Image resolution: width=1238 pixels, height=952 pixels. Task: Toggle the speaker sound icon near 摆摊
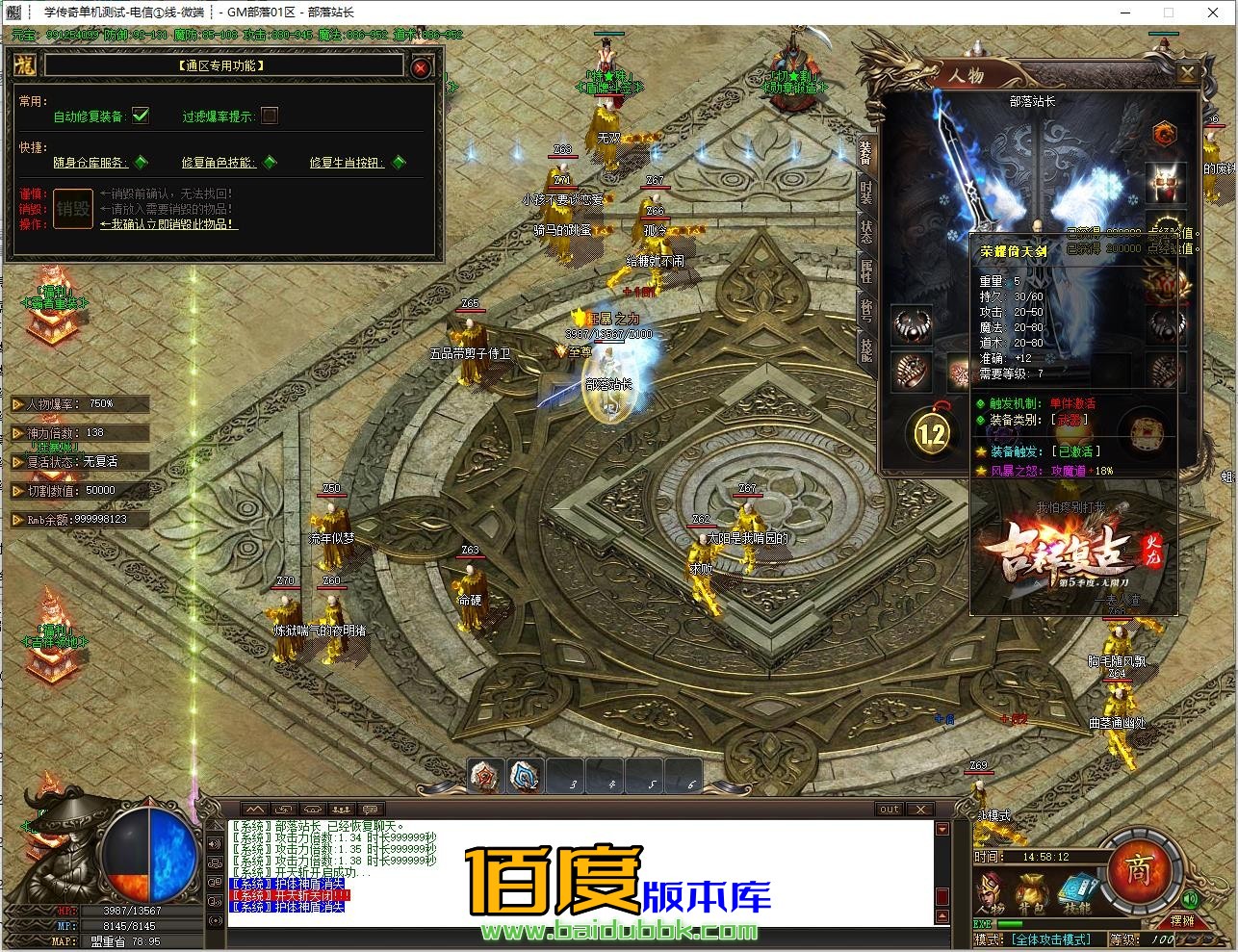(1189, 898)
